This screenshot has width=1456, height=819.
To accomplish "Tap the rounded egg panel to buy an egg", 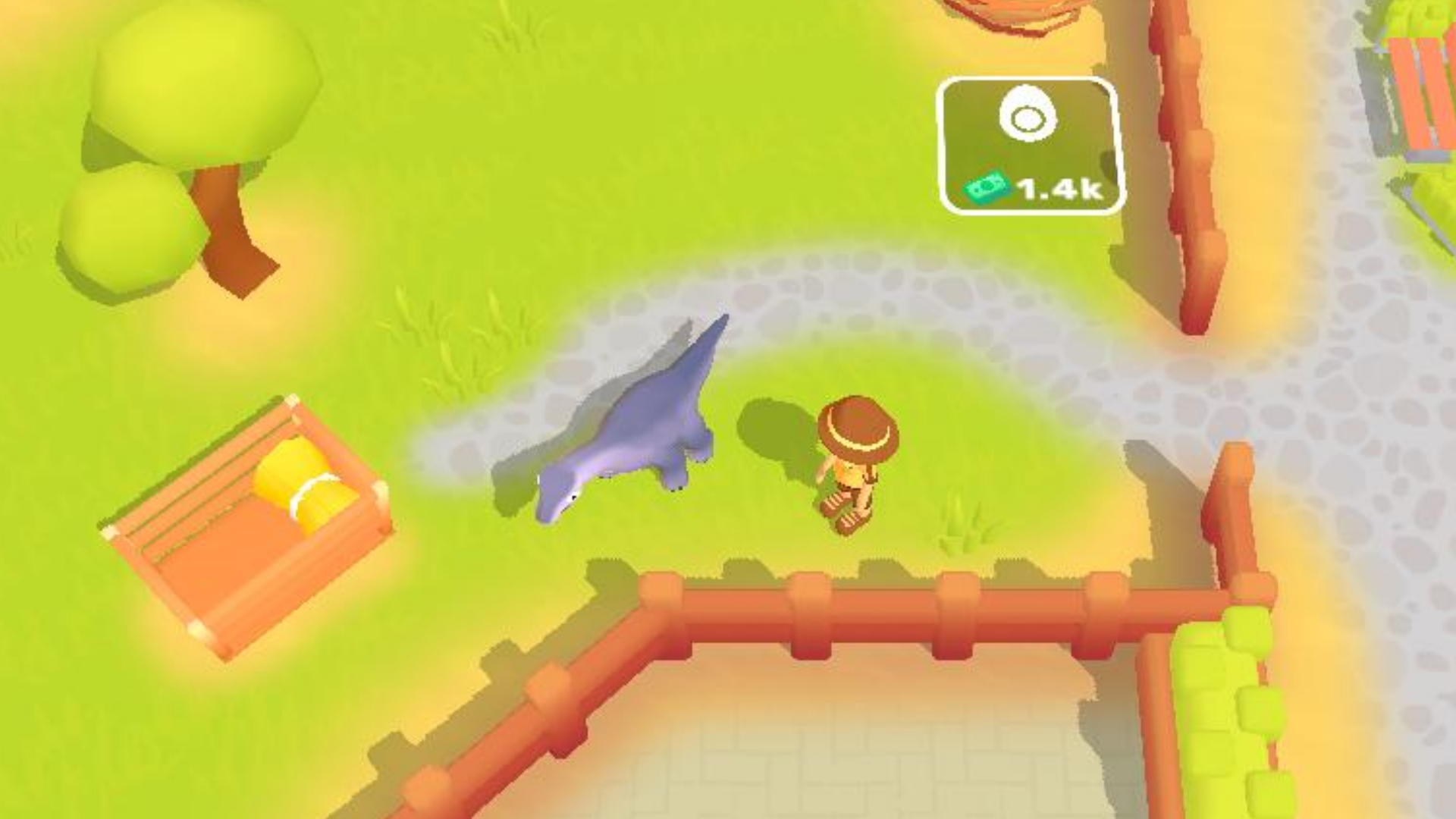I will pyautogui.click(x=1028, y=144).
